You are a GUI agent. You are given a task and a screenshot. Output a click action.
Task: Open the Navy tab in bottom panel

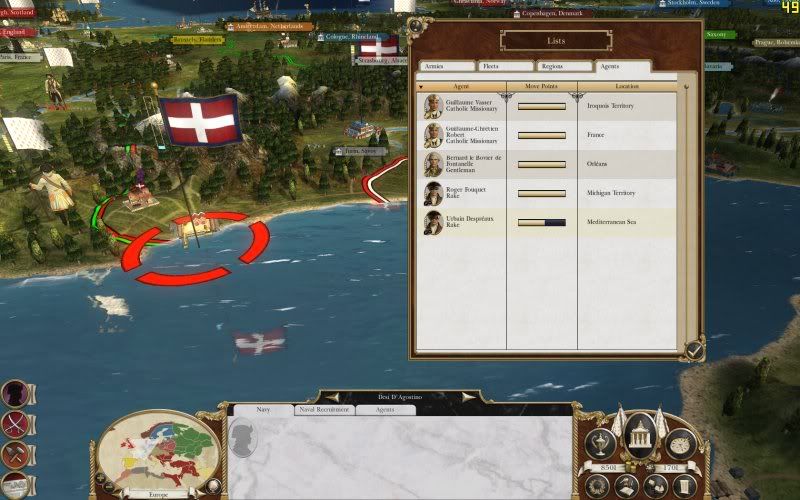coord(262,409)
